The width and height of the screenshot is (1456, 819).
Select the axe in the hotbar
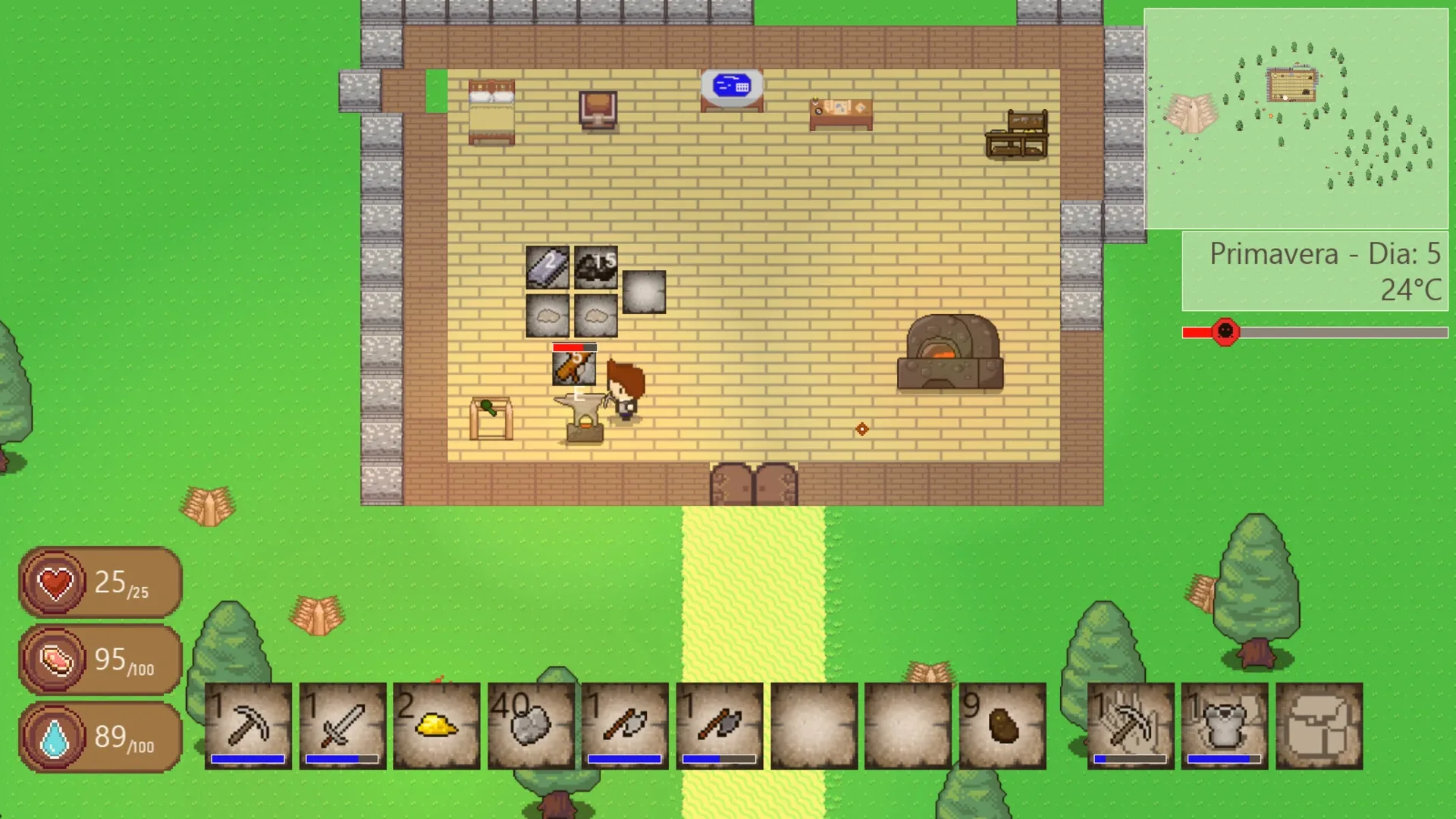(x=626, y=726)
